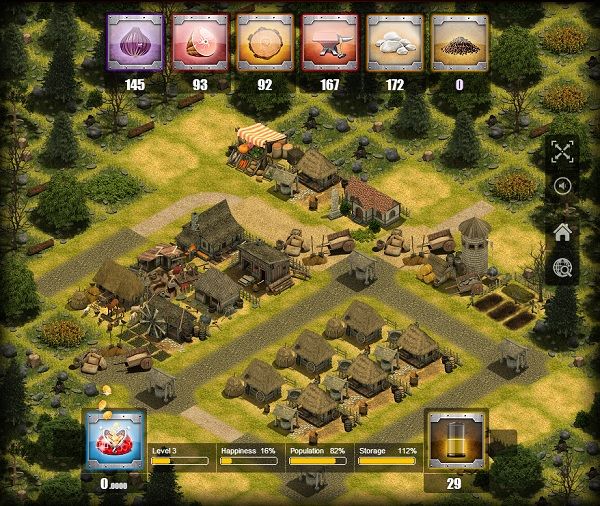Select the grain seeds pile icon
The width and height of the screenshot is (600, 506).
pyautogui.click(x=459, y=43)
